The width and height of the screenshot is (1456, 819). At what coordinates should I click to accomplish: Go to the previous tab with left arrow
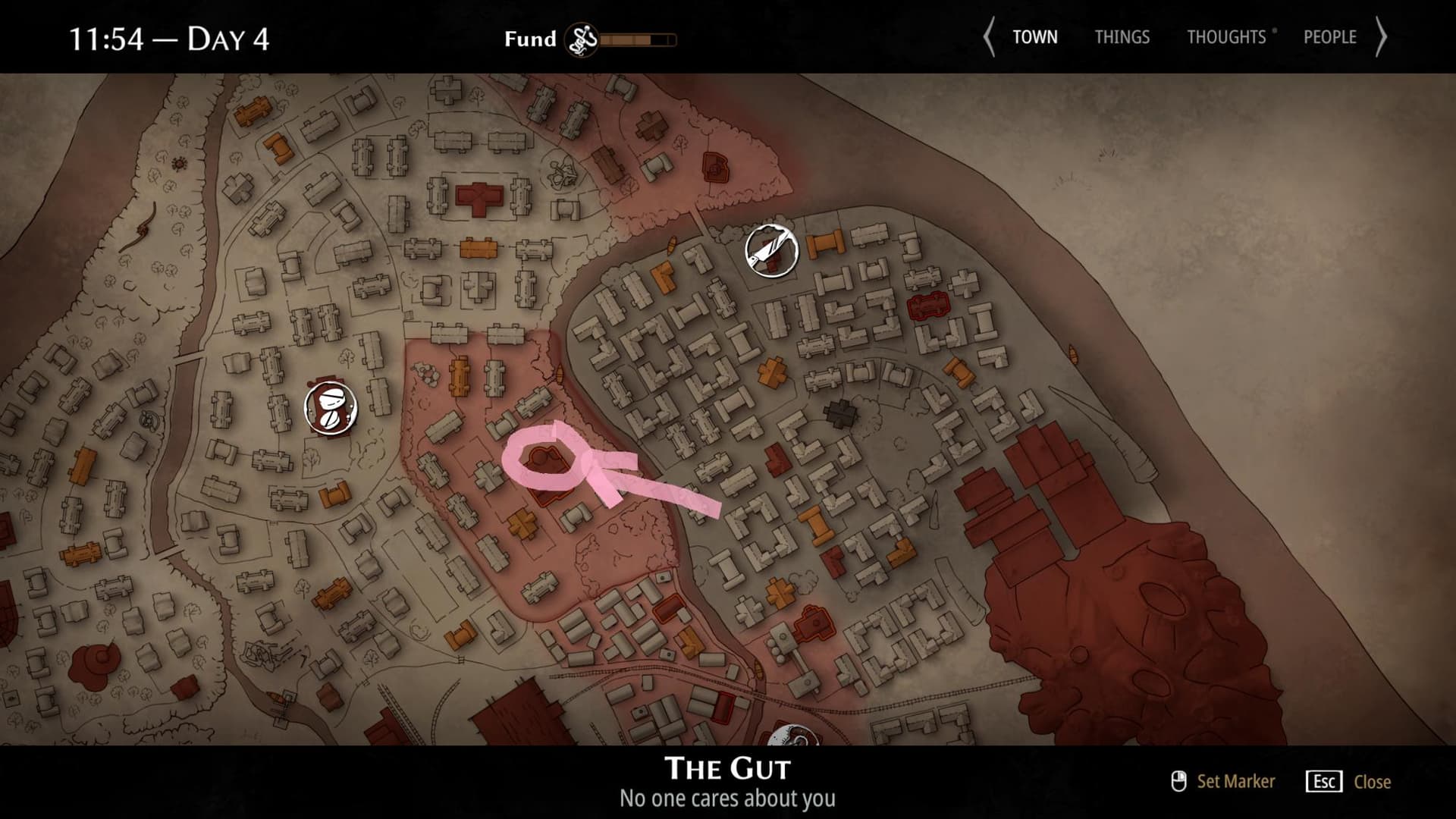(x=989, y=37)
